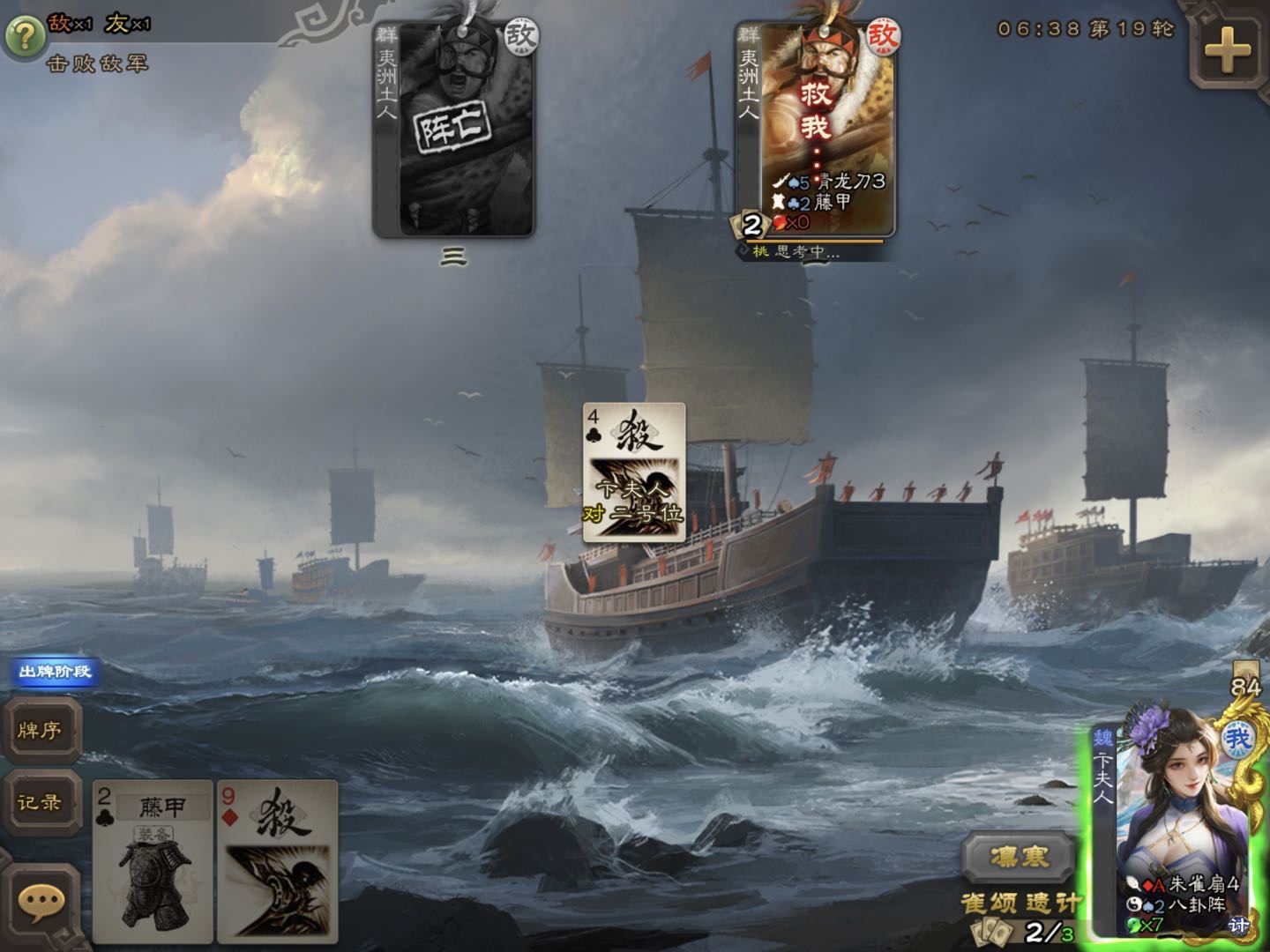Choose the 9 of diamonds 殺 card
This screenshot has height=952, width=1270.
click(279, 861)
